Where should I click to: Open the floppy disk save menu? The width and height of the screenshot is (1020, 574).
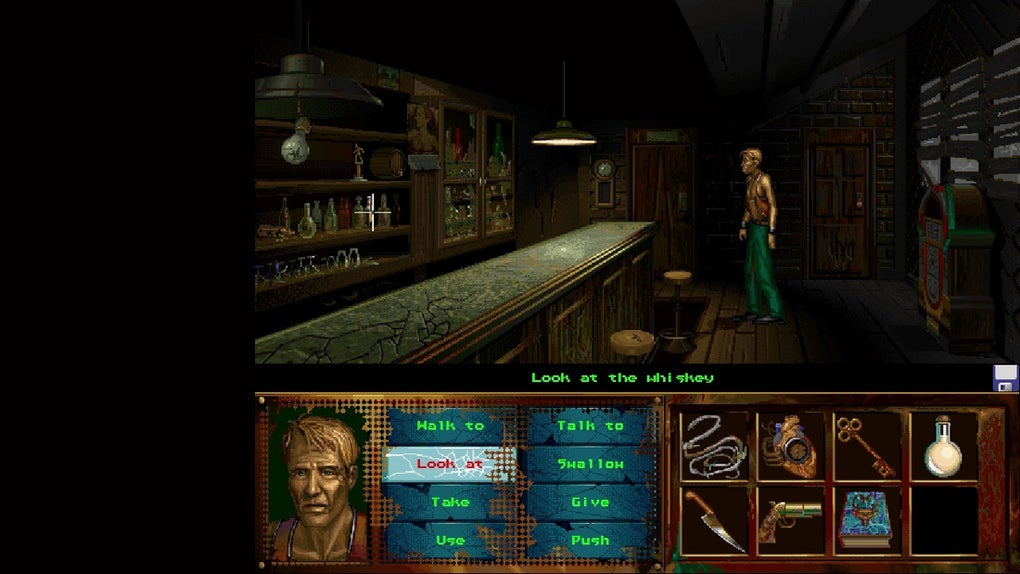1004,378
